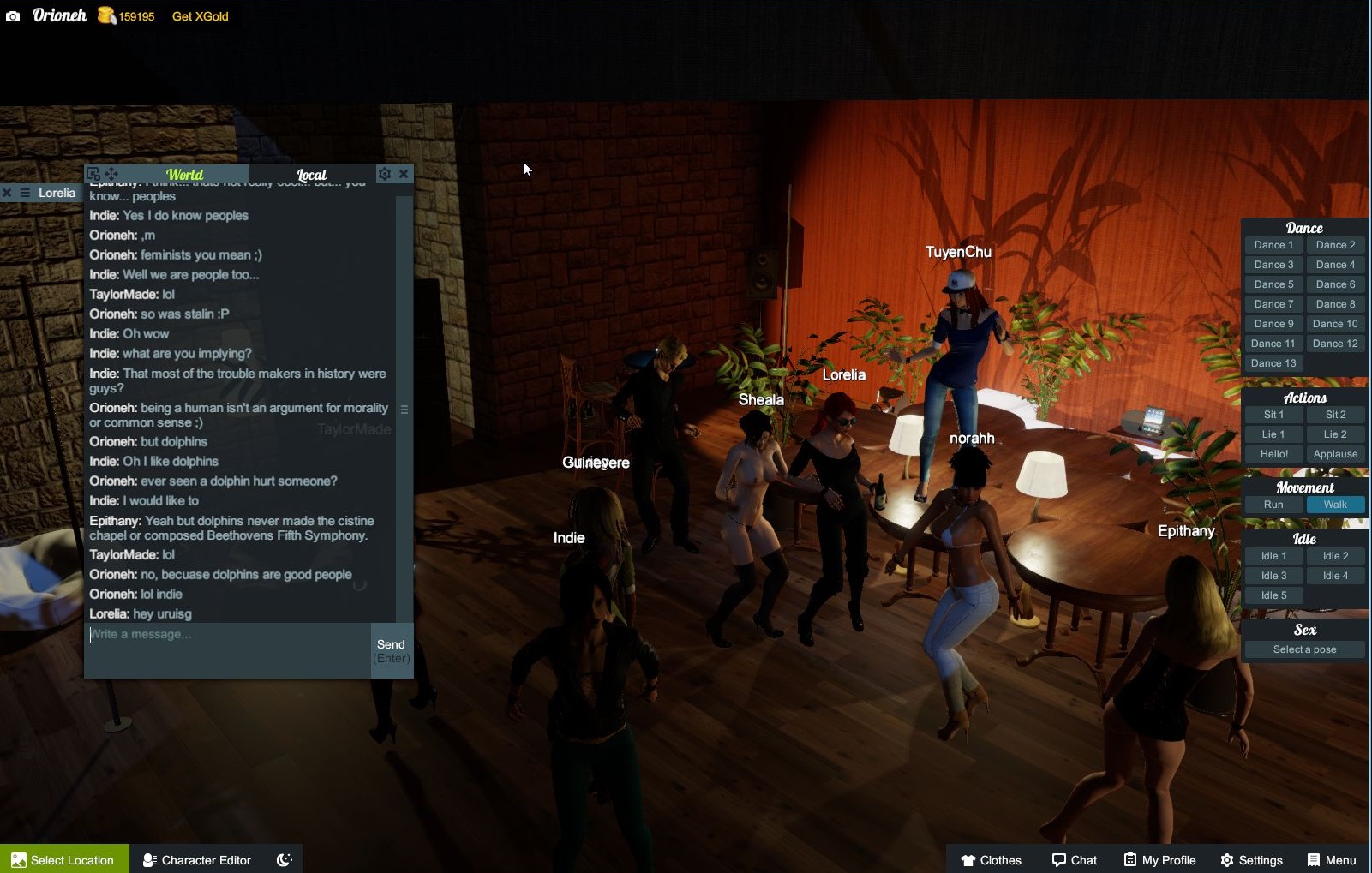The width and height of the screenshot is (1372, 873).
Task: Toggle the Chat panel from bottom bar
Action: [1075, 859]
